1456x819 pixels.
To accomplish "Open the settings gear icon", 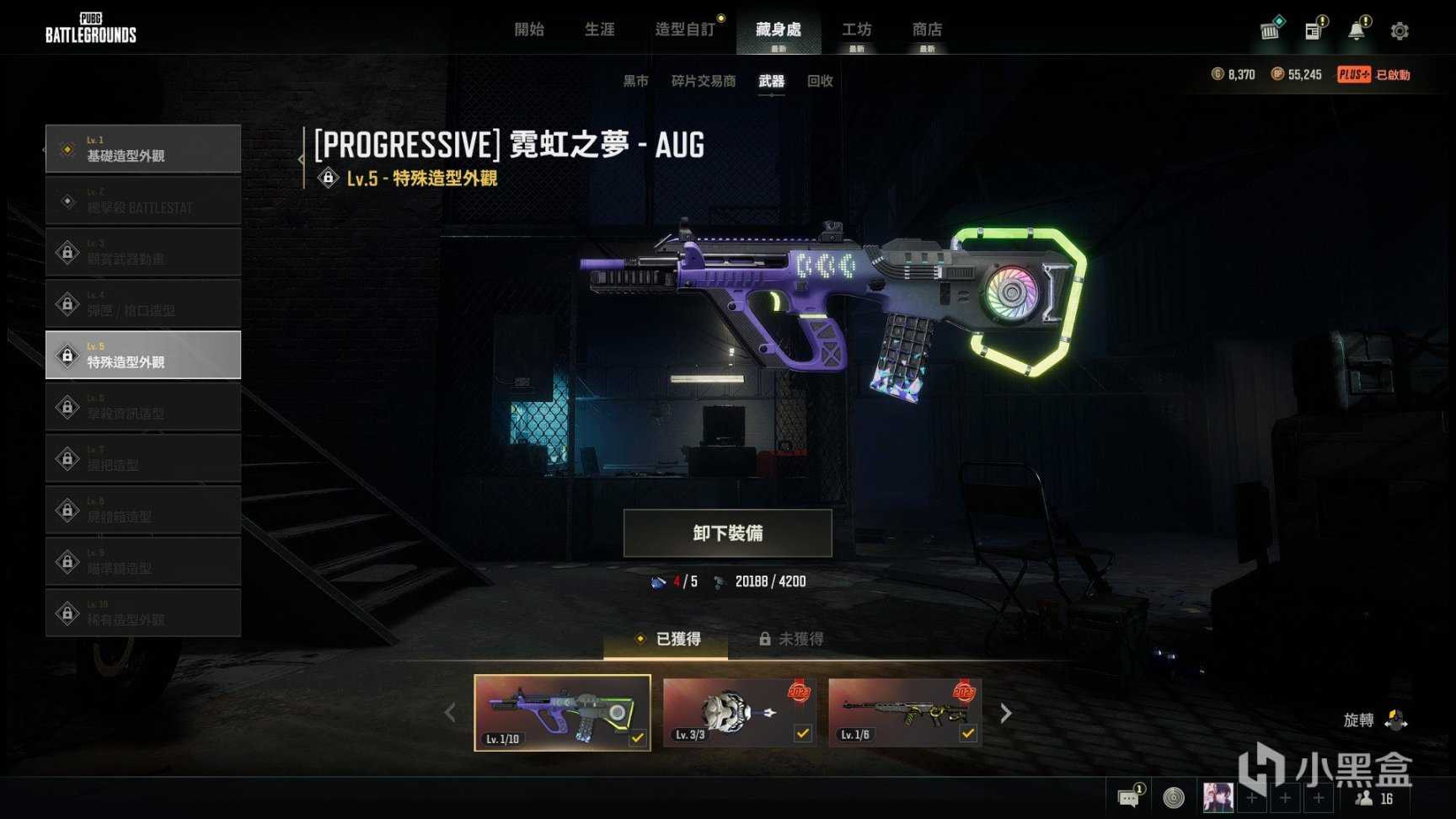I will 1400,31.
